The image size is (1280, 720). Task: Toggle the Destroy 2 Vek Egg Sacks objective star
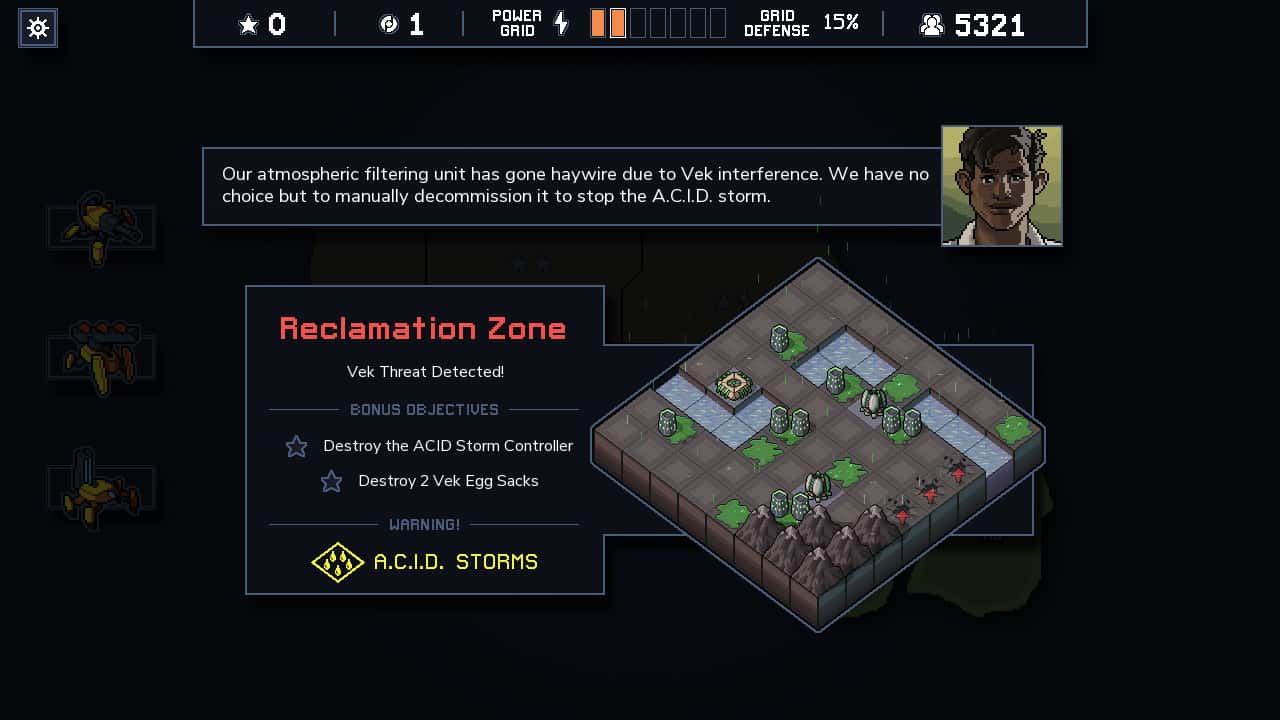[331, 481]
